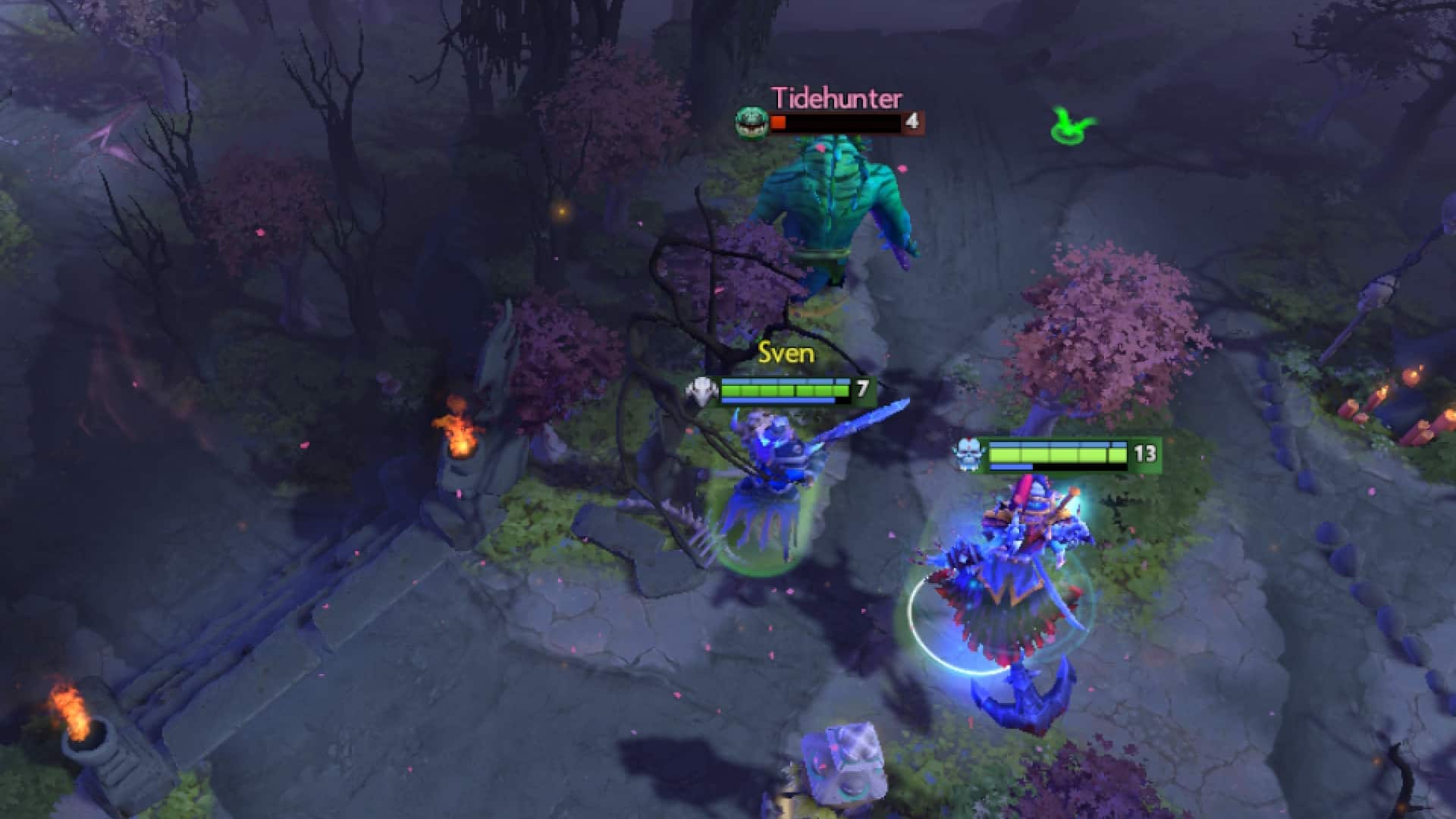1456x819 pixels.
Task: Click Sven's level 7 indicator
Action: pyautogui.click(x=861, y=388)
